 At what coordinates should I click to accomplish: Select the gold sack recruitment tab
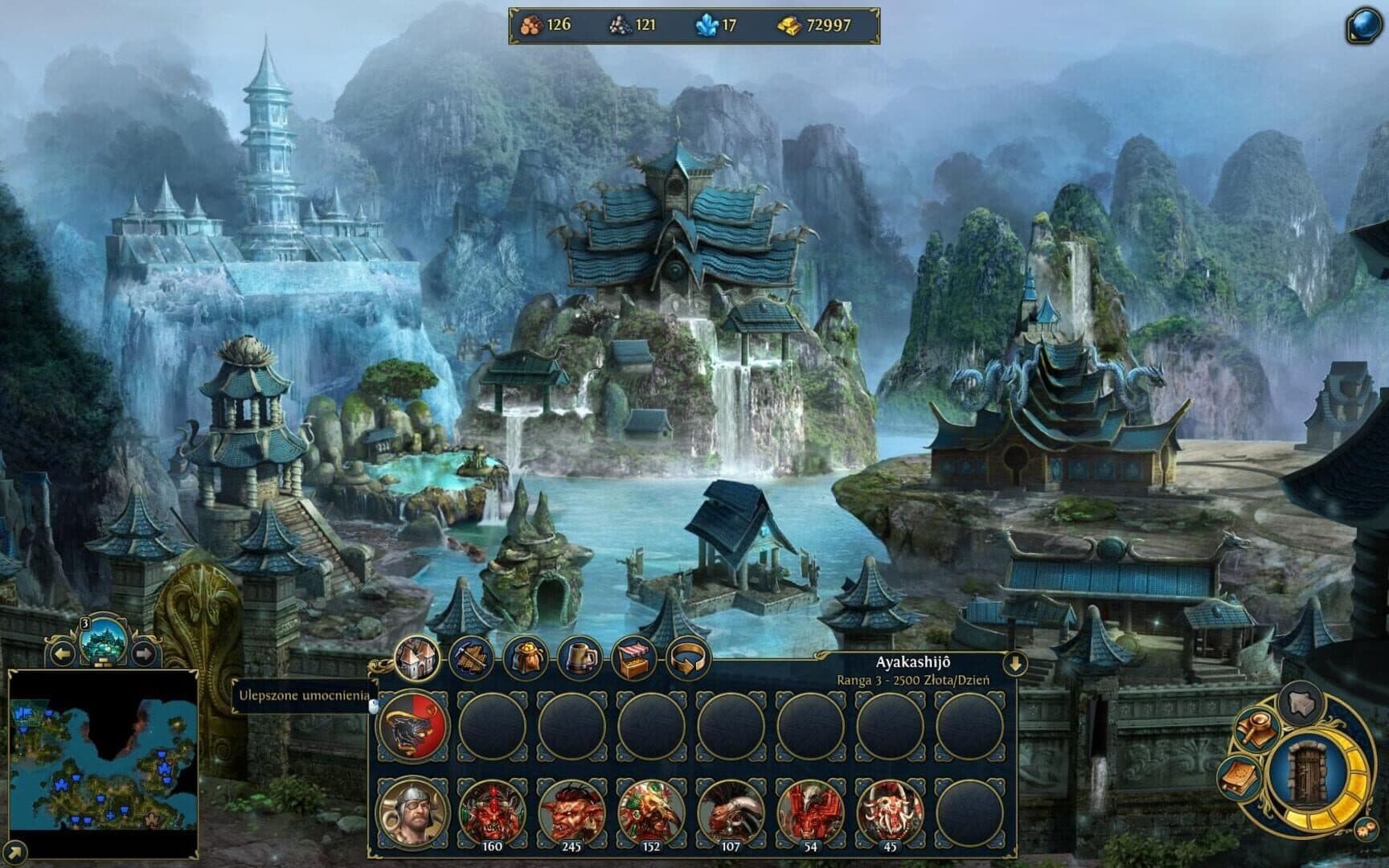[x=526, y=659]
